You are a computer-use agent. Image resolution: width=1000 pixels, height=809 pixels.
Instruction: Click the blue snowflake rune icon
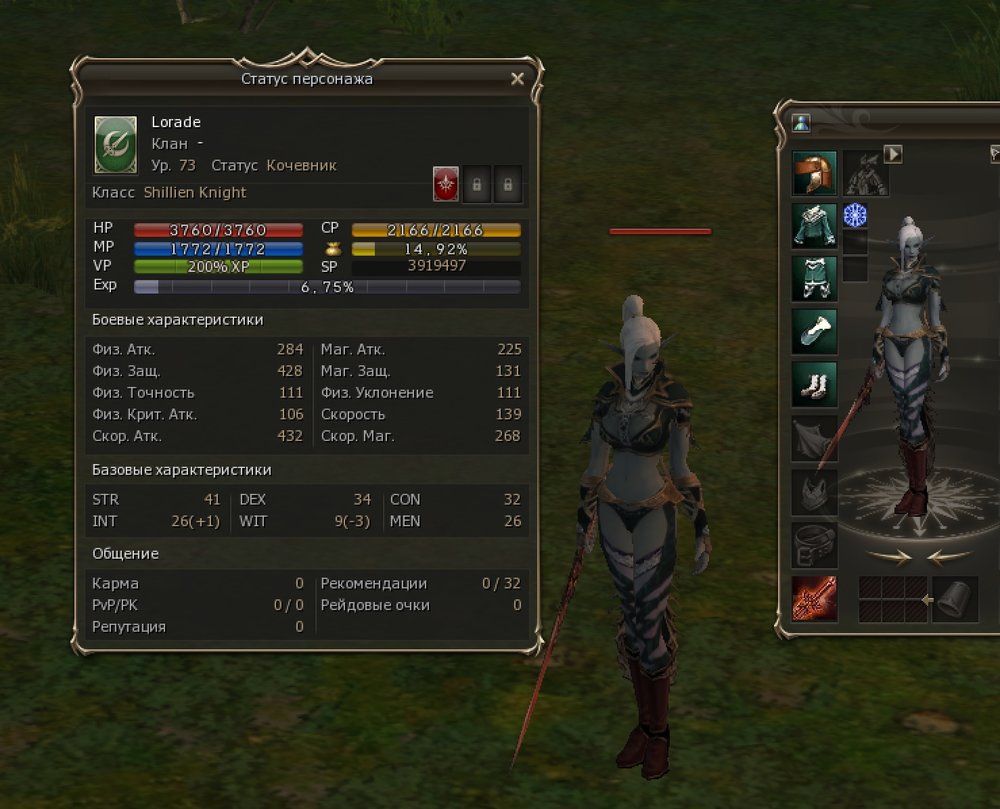tap(855, 215)
